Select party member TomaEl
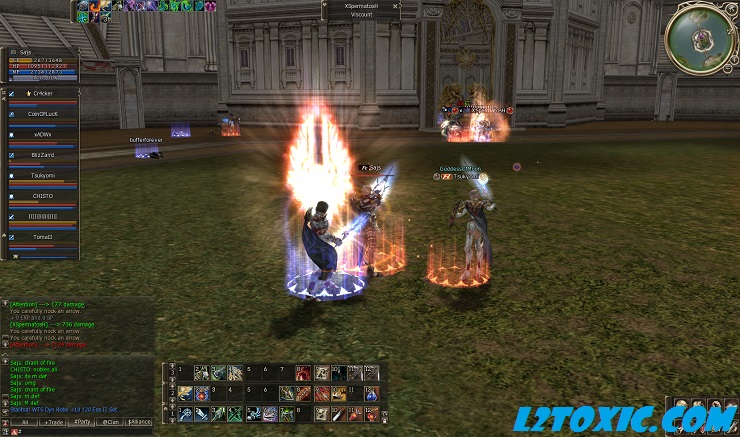Viewport: 740px width, 437px height. (x=42, y=237)
